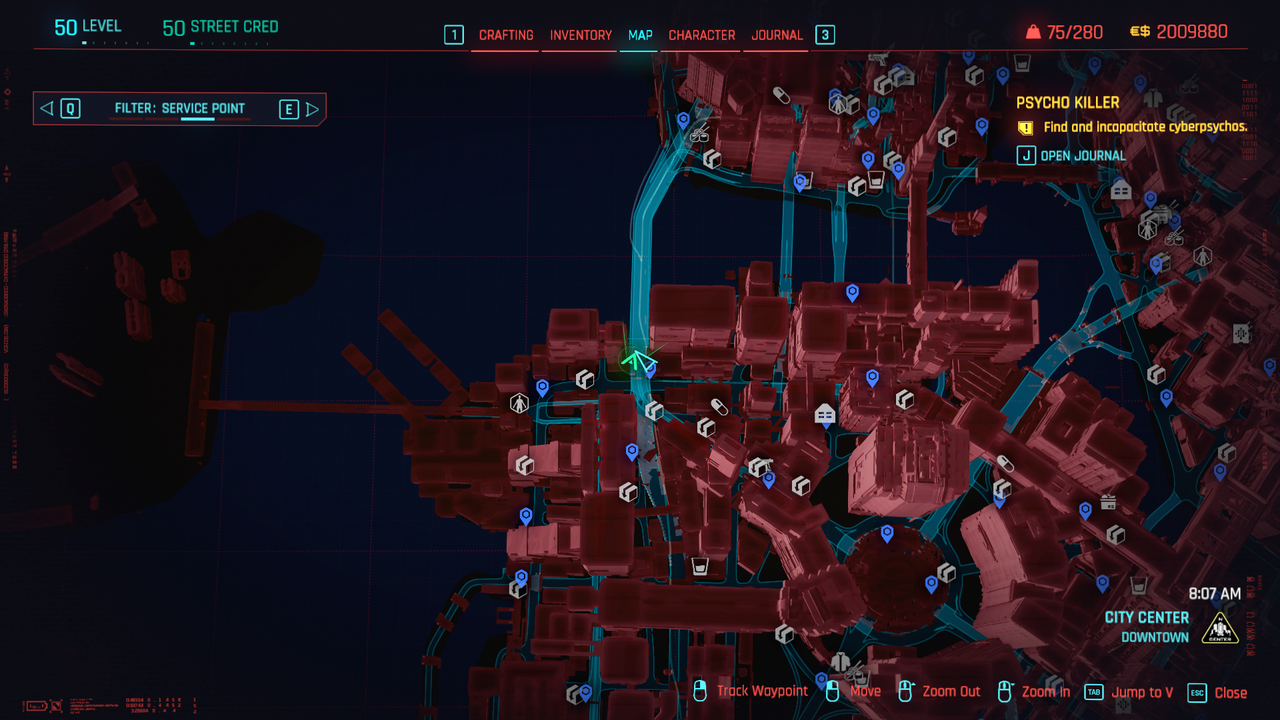Open the Character tab
Screen dimensions: 1280x720
(701, 35)
